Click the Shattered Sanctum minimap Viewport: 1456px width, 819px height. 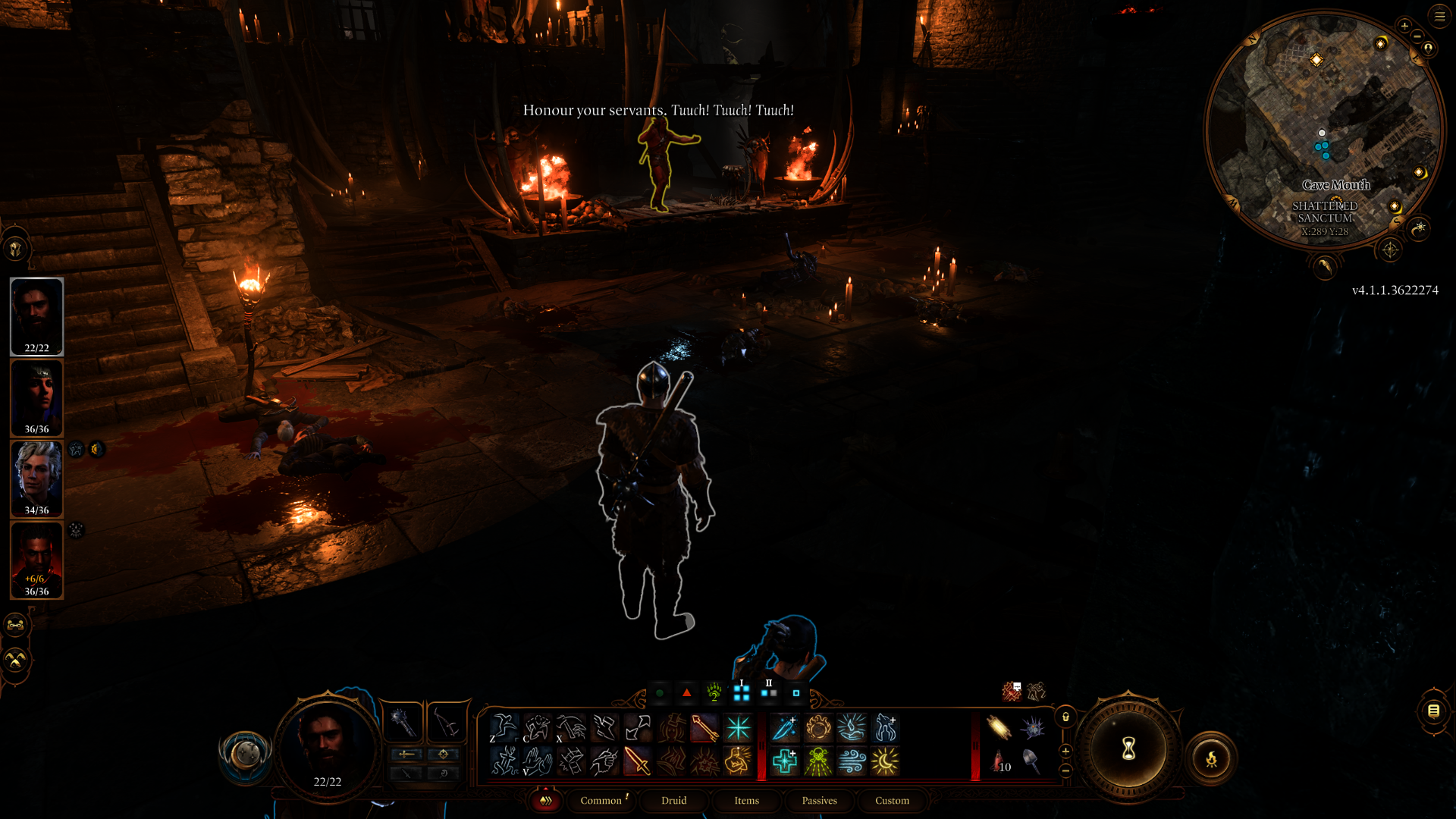click(1324, 129)
